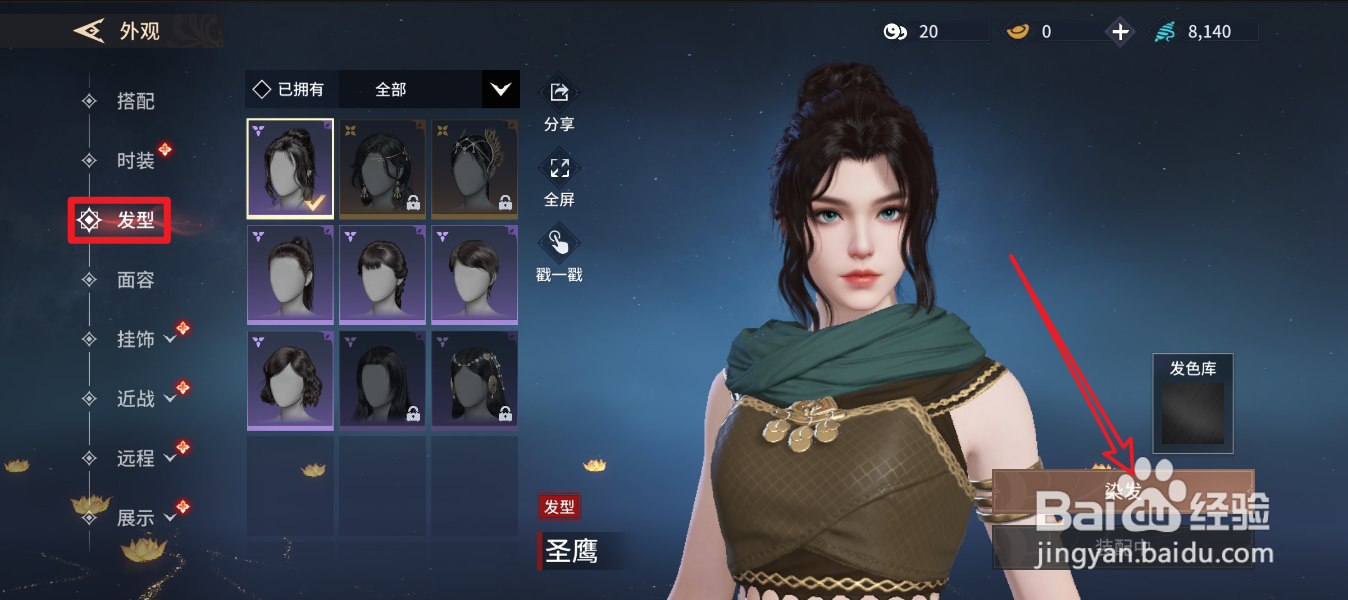Open the 面容 face category
The width and height of the screenshot is (1348, 600).
pos(135,280)
